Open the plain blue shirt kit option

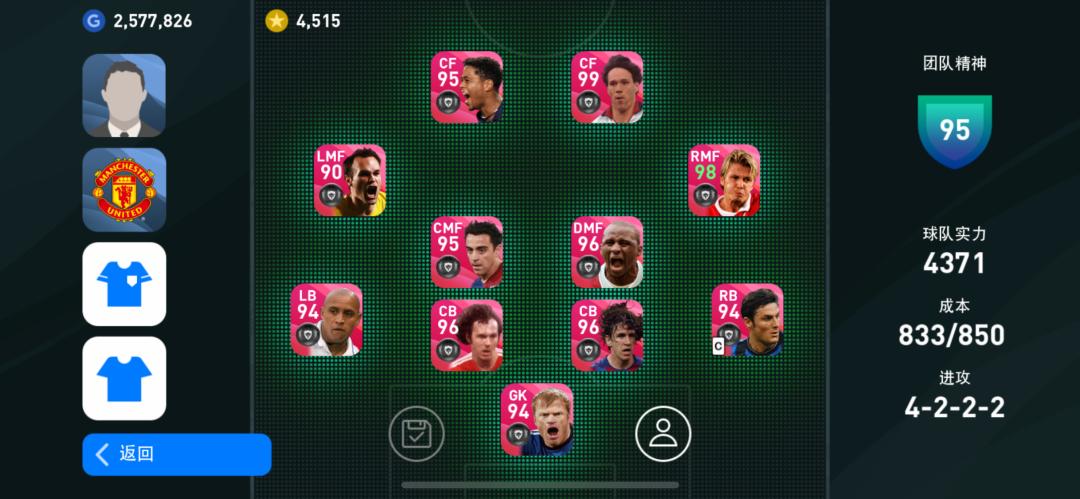pos(124,378)
